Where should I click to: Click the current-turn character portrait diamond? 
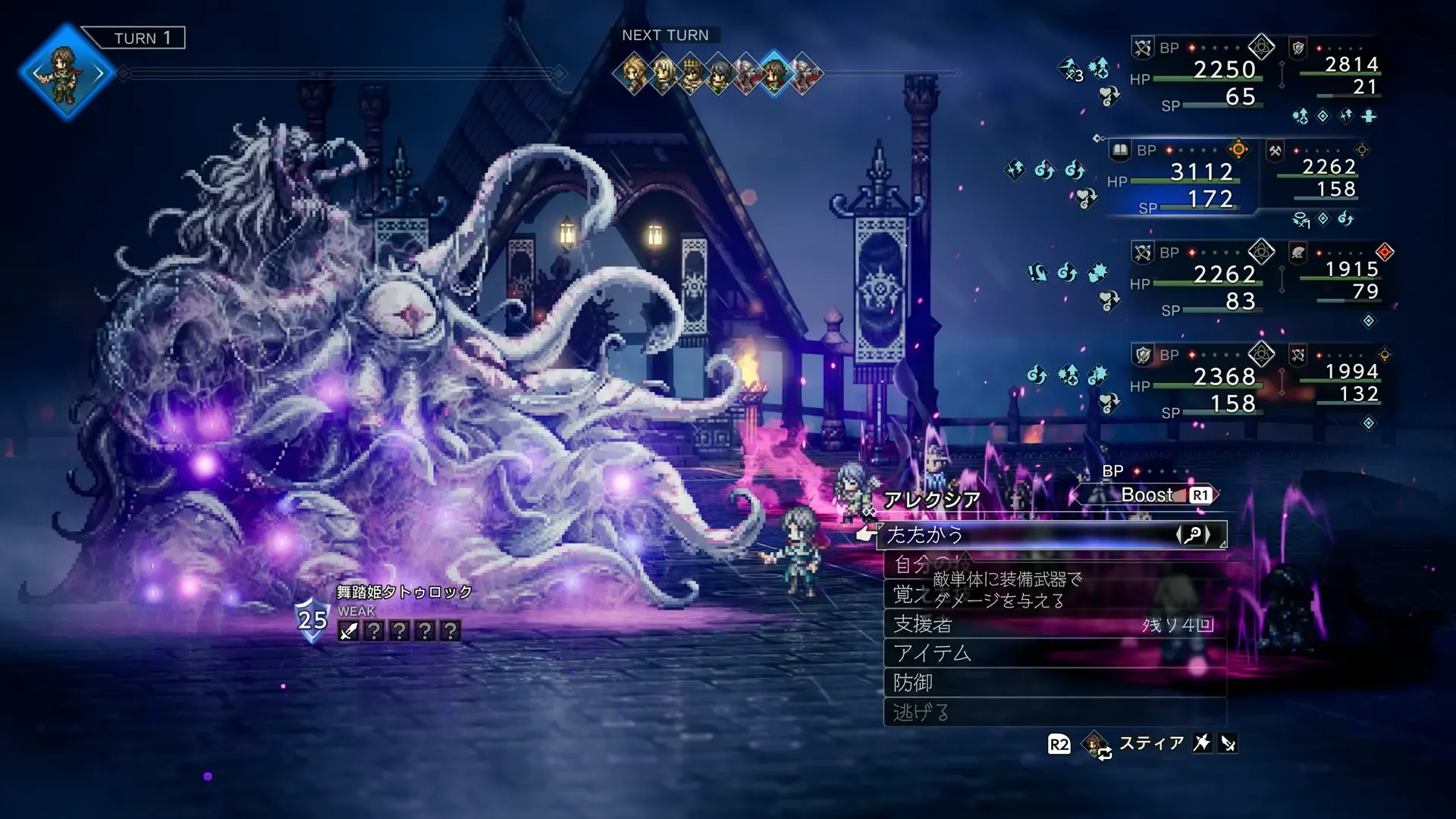click(67, 73)
